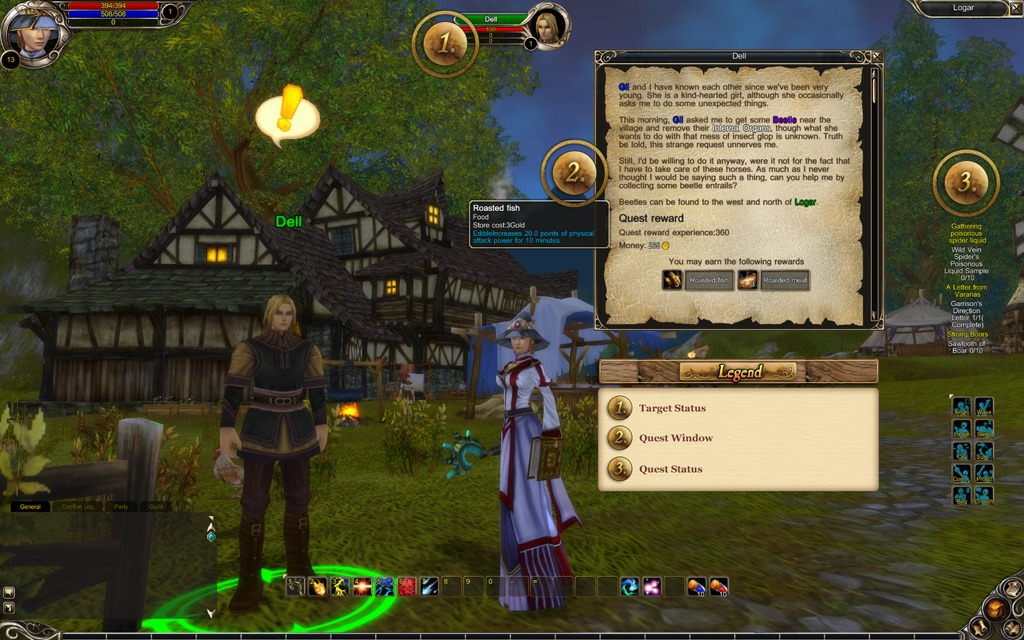Click your own character portrait
The image size is (1024, 640).
pos(33,30)
